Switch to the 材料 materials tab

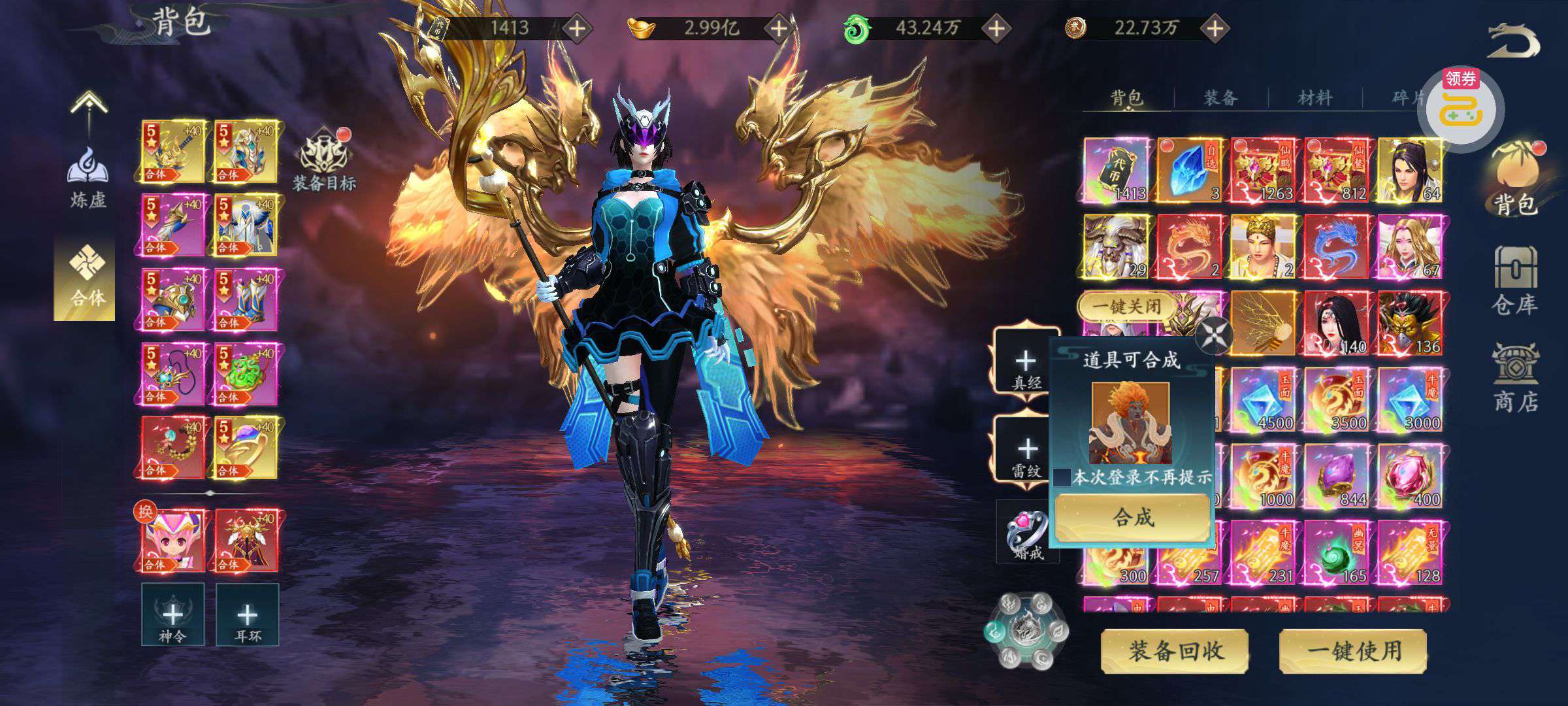pyautogui.click(x=1315, y=98)
